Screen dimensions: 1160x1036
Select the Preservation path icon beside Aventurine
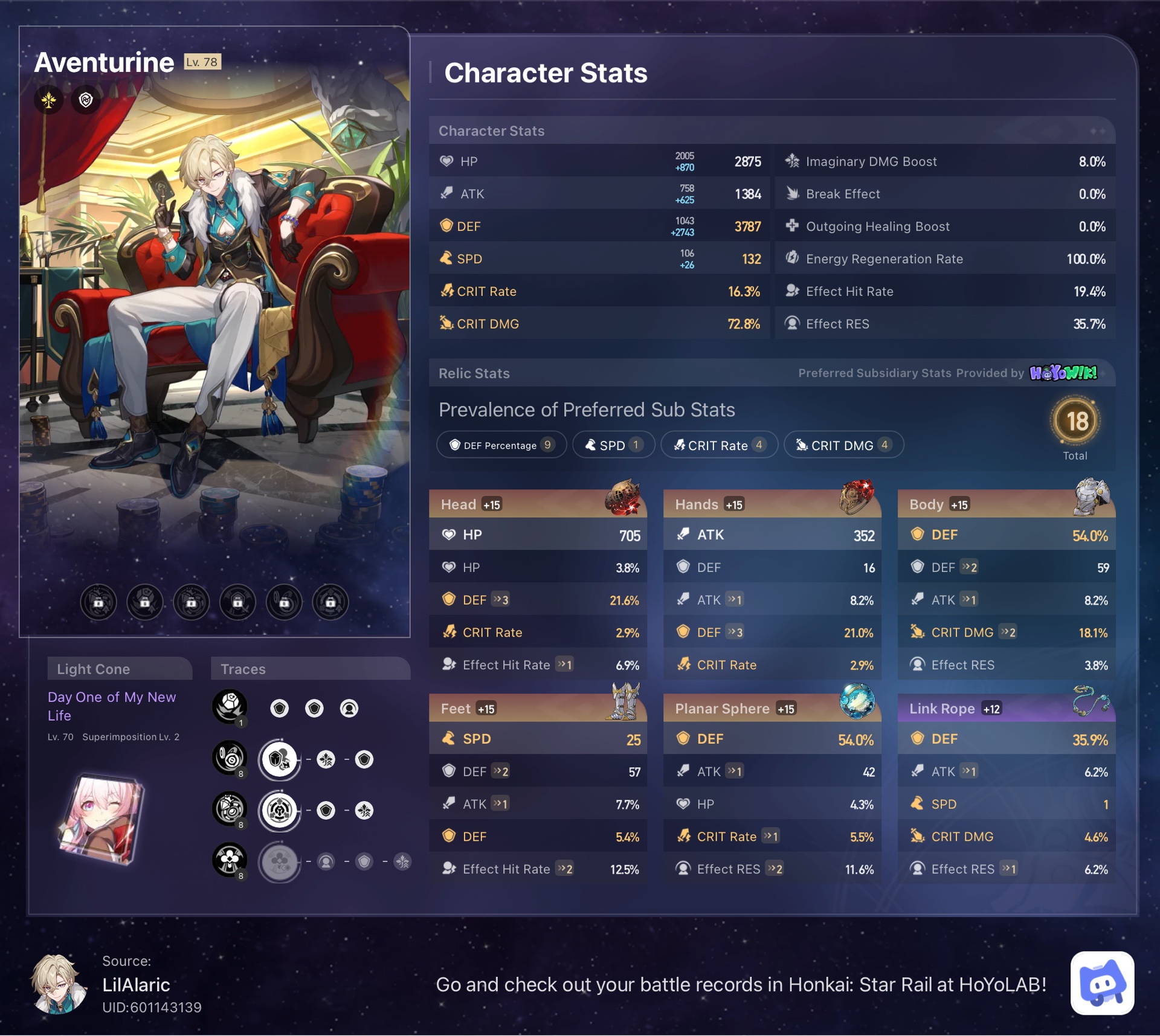pyautogui.click(x=85, y=100)
